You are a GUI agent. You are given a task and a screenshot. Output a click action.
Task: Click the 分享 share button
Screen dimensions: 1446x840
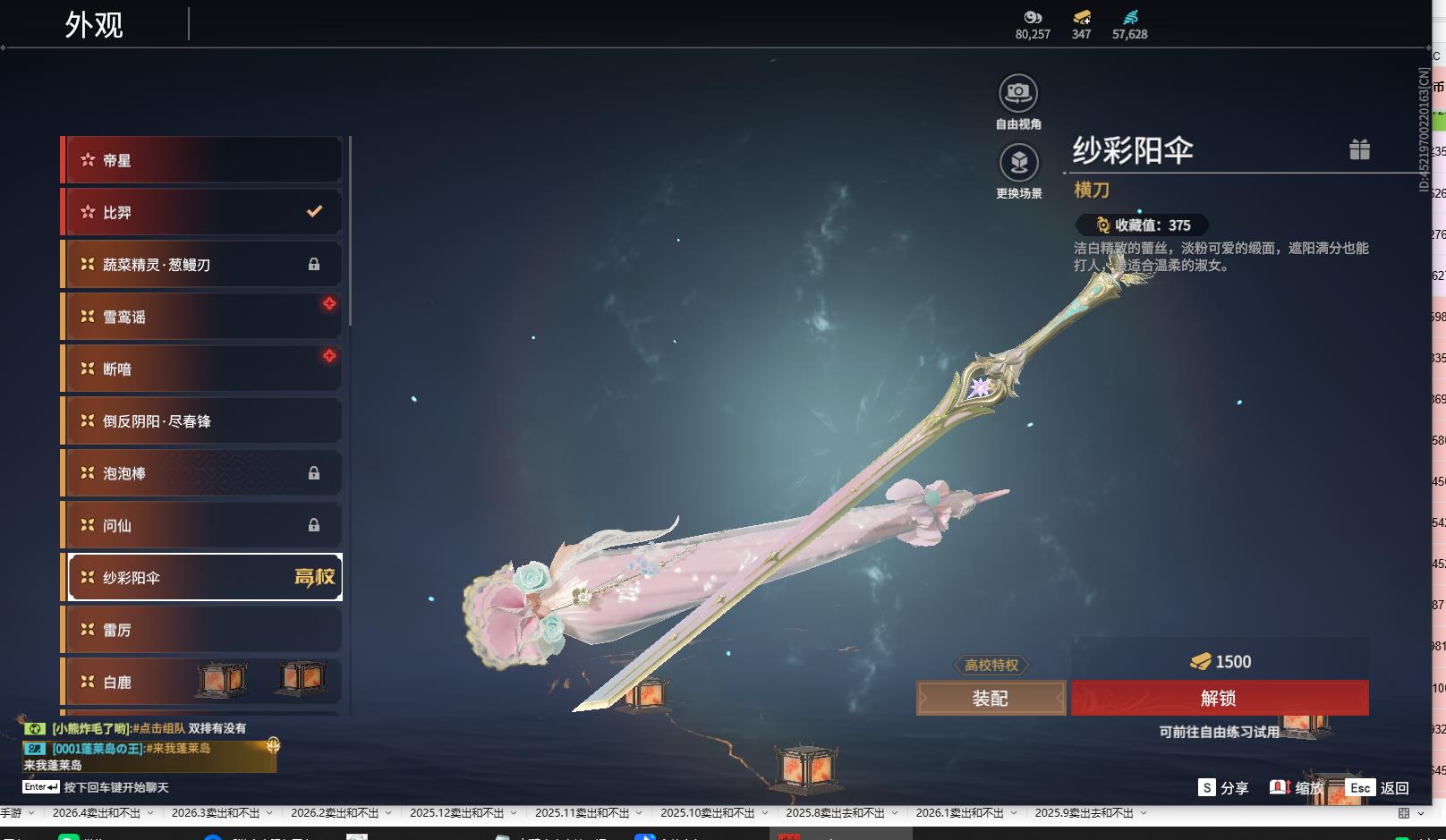pyautogui.click(x=1224, y=787)
